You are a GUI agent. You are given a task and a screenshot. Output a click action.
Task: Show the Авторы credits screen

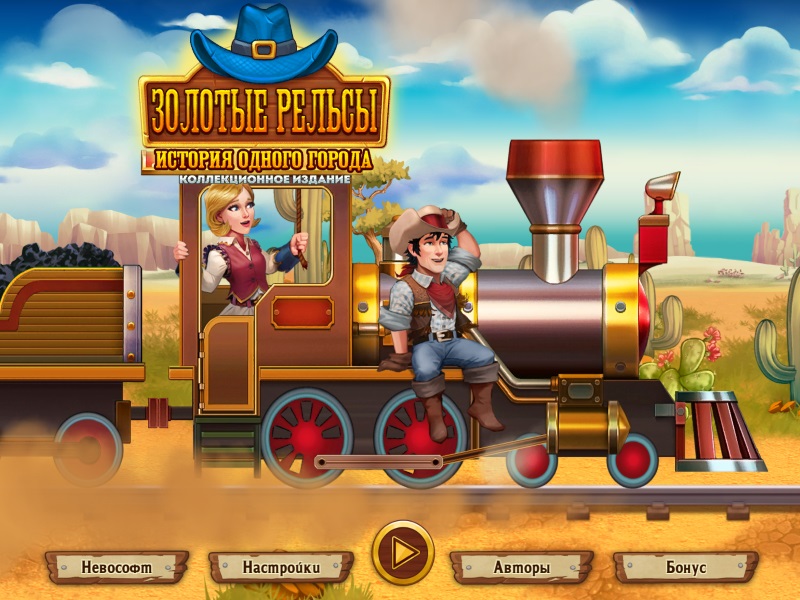[x=521, y=567]
